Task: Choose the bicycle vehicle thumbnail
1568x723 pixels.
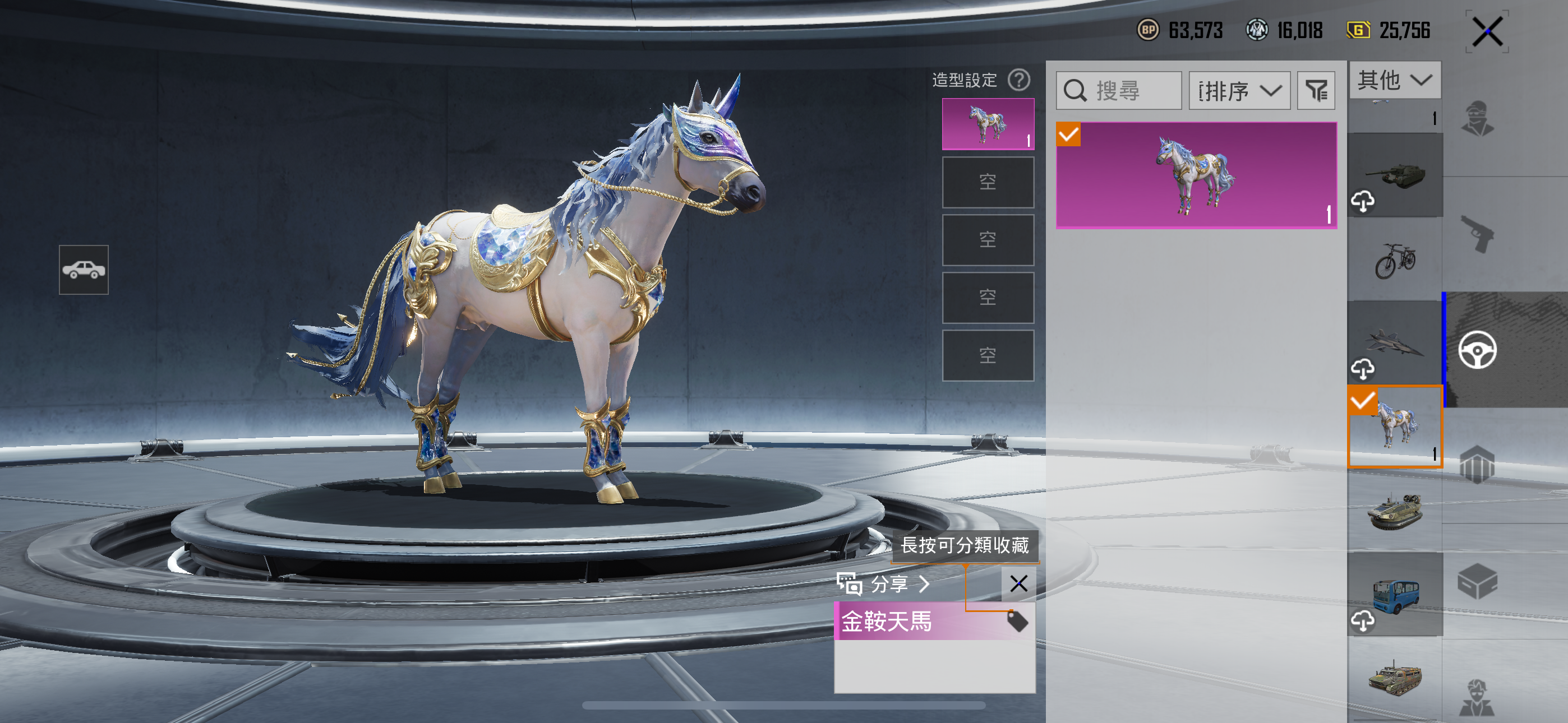Action: pos(1395,260)
